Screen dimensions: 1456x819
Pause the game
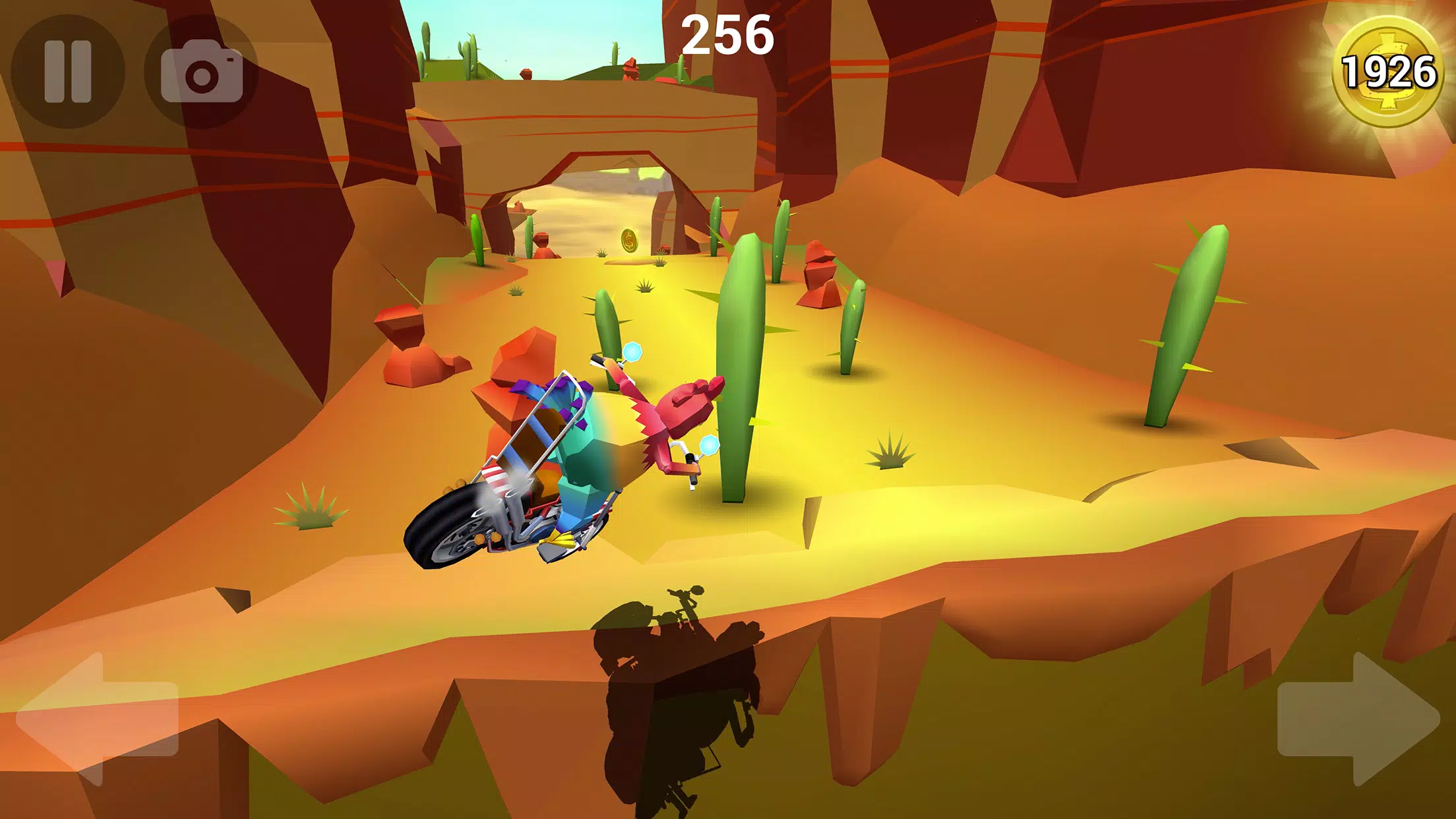pyautogui.click(x=67, y=71)
